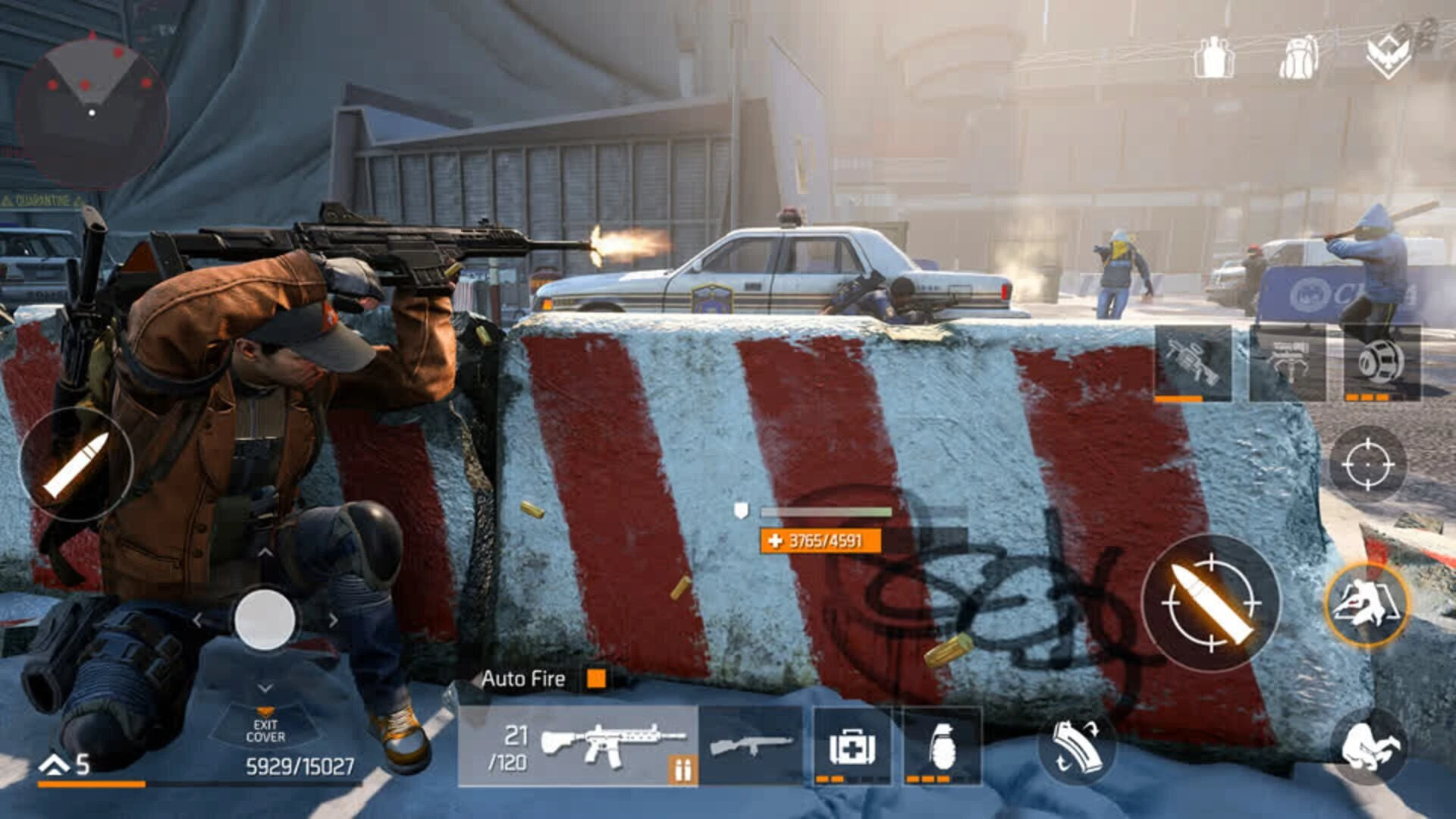The image size is (1456, 819).
Task: Tap the health bar showing 3765/4591
Action: click(822, 541)
